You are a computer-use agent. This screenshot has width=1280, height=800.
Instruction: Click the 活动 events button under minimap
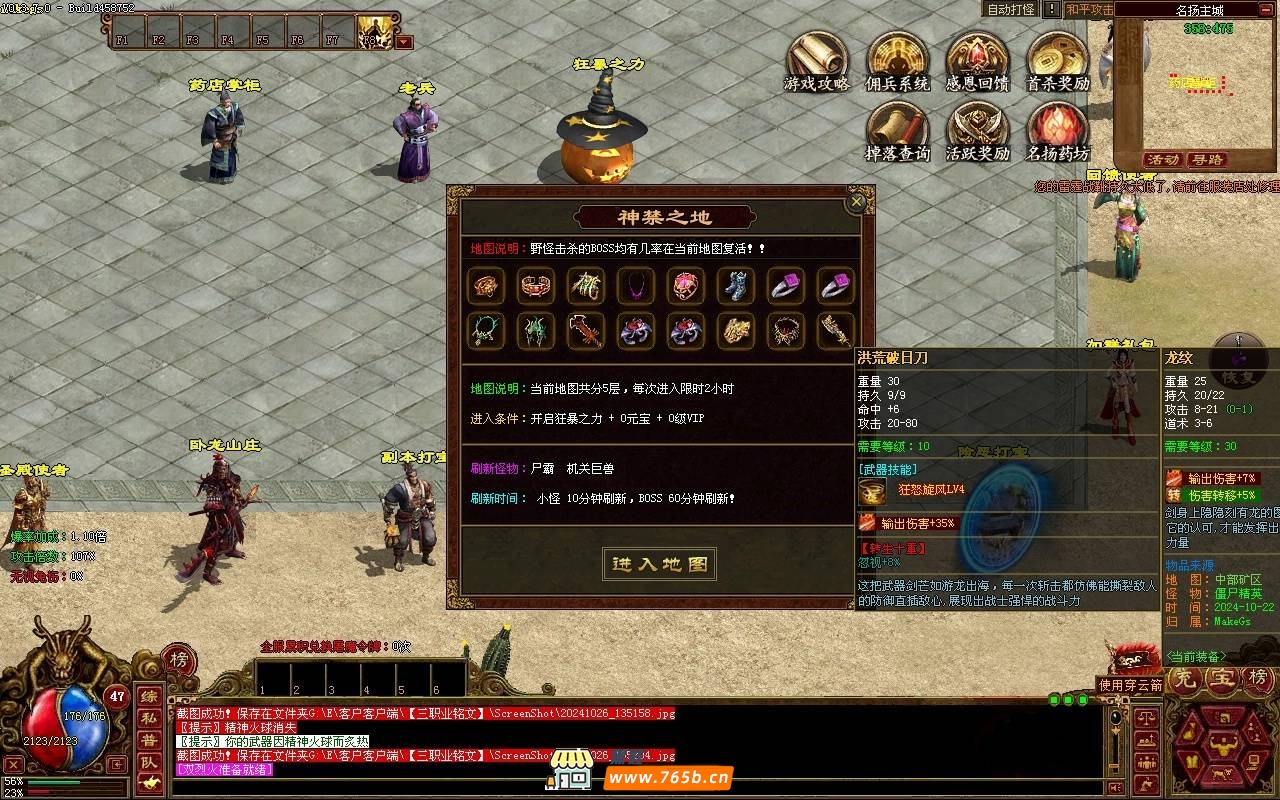[1163, 160]
